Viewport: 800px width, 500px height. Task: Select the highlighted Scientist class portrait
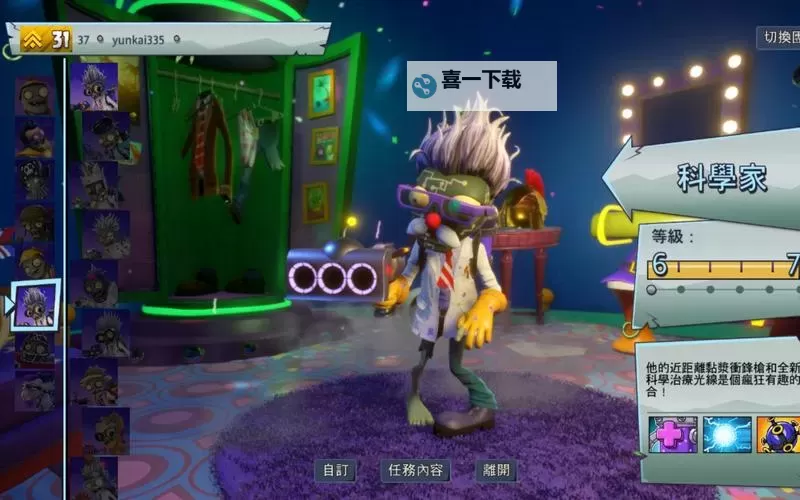click(37, 304)
